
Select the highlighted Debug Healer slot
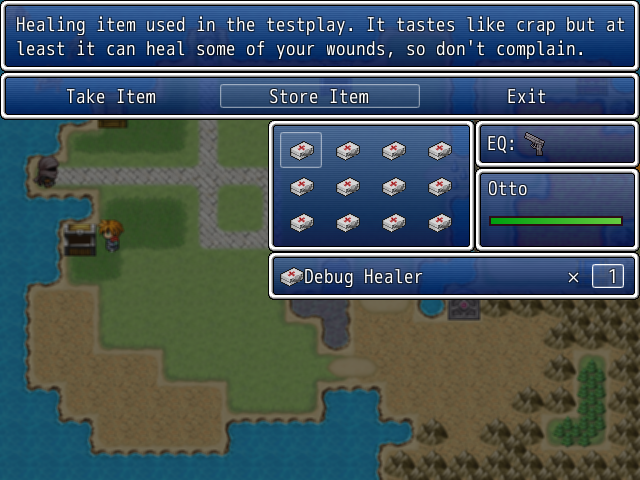tap(301, 150)
